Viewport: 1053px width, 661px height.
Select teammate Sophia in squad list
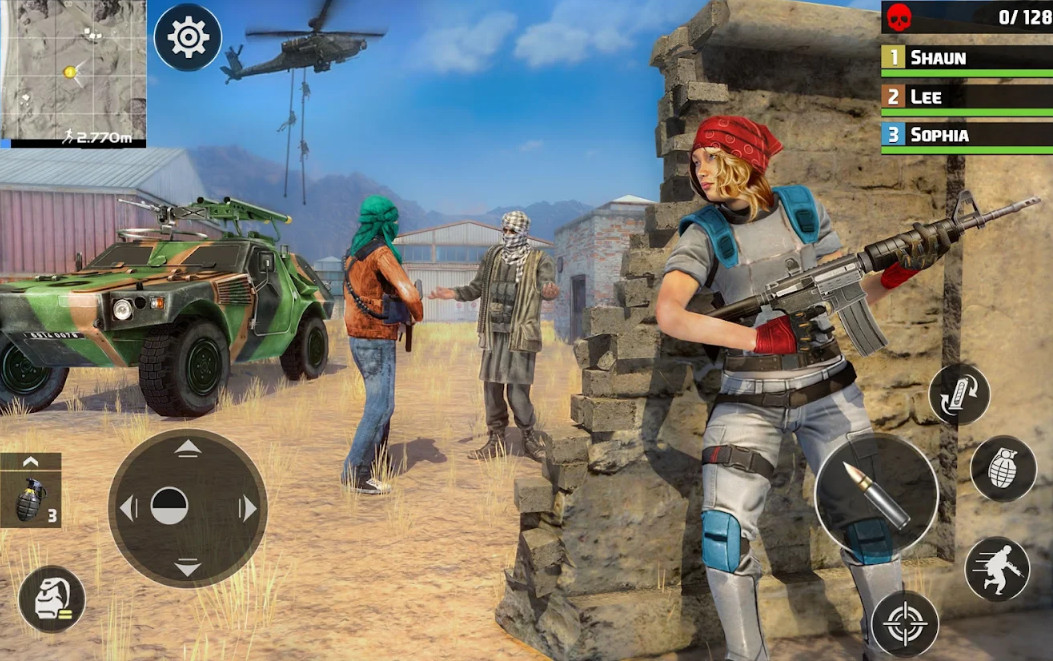click(966, 135)
